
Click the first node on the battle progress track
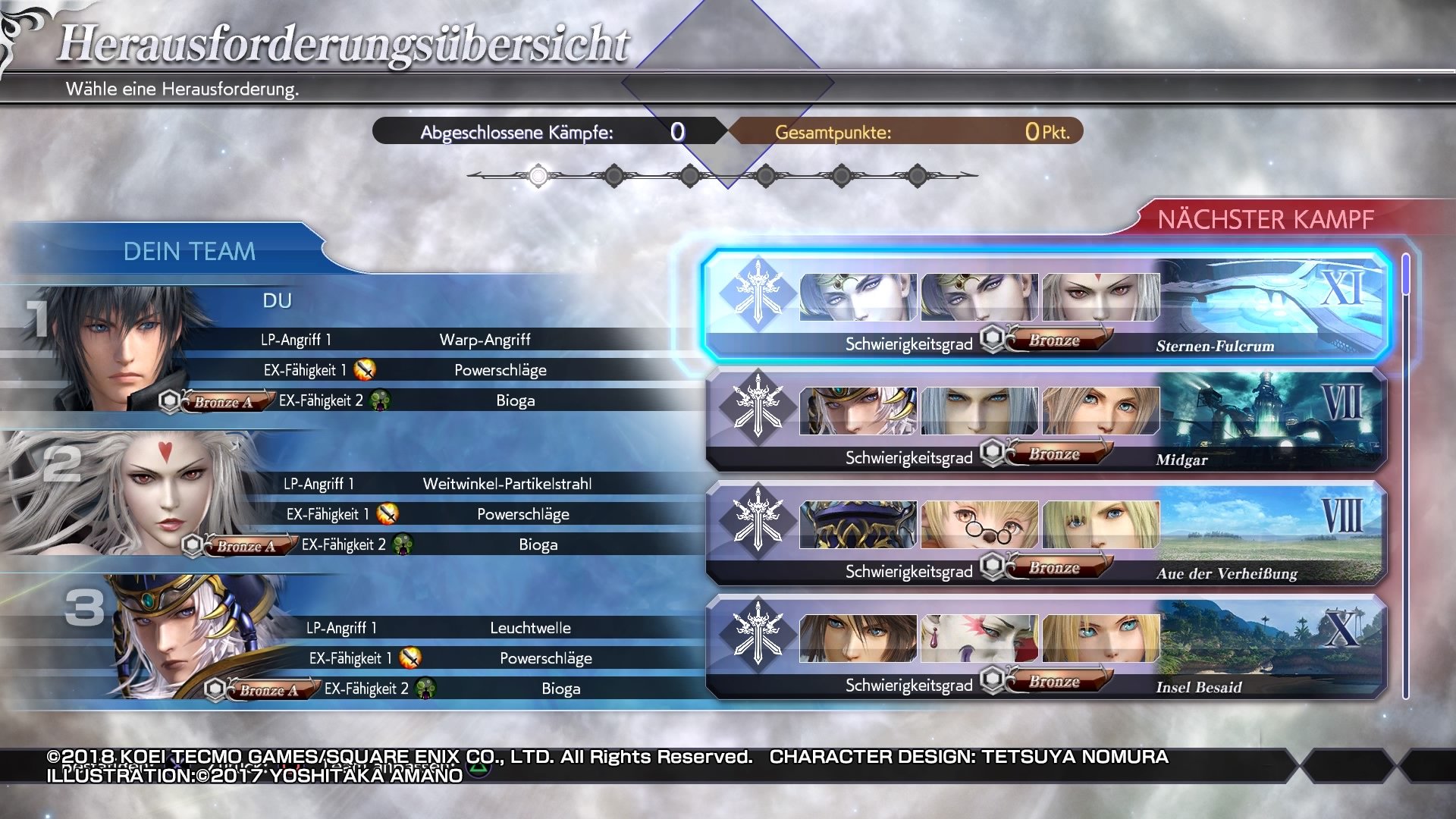538,175
